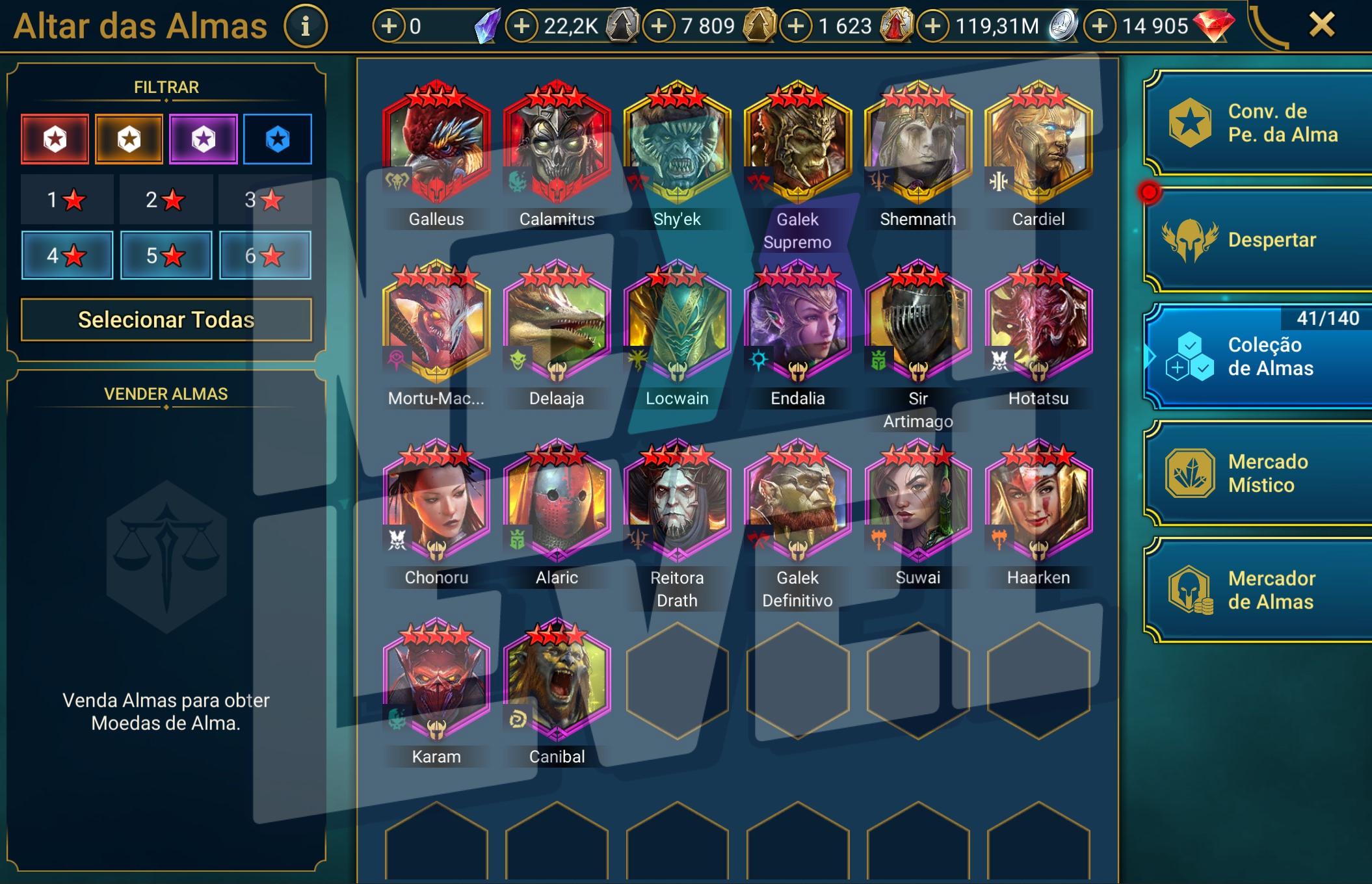Open the Coleção de Almas tab

tap(1258, 356)
